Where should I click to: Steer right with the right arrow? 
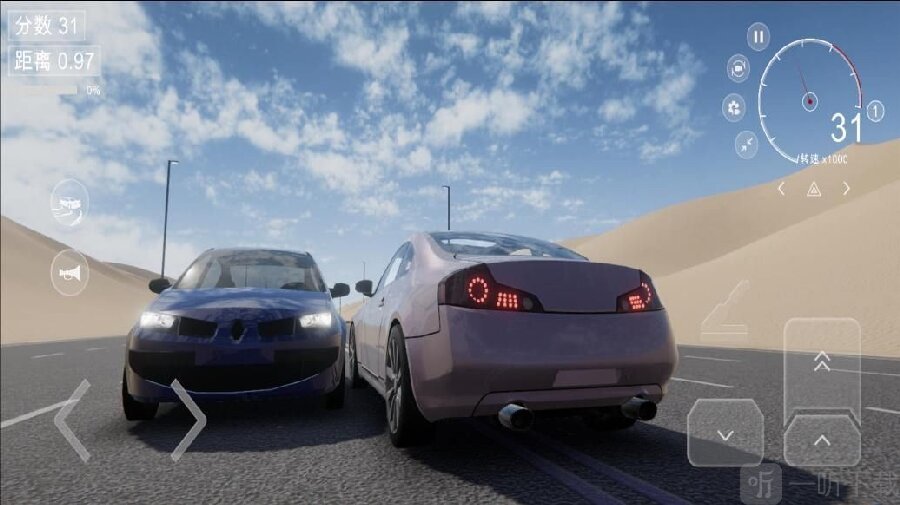pos(187,420)
